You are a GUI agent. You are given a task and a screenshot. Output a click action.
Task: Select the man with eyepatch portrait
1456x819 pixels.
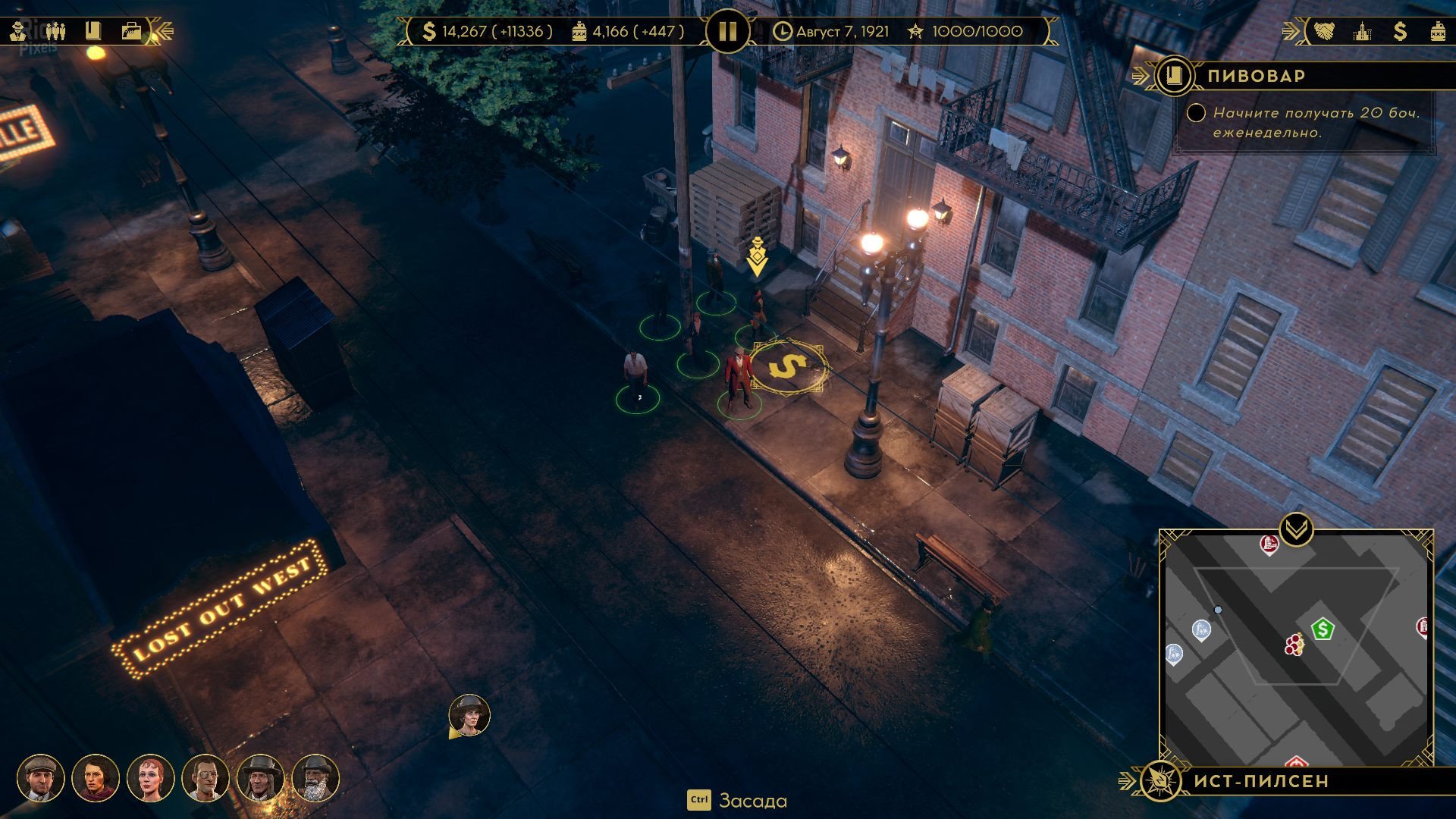point(205,778)
